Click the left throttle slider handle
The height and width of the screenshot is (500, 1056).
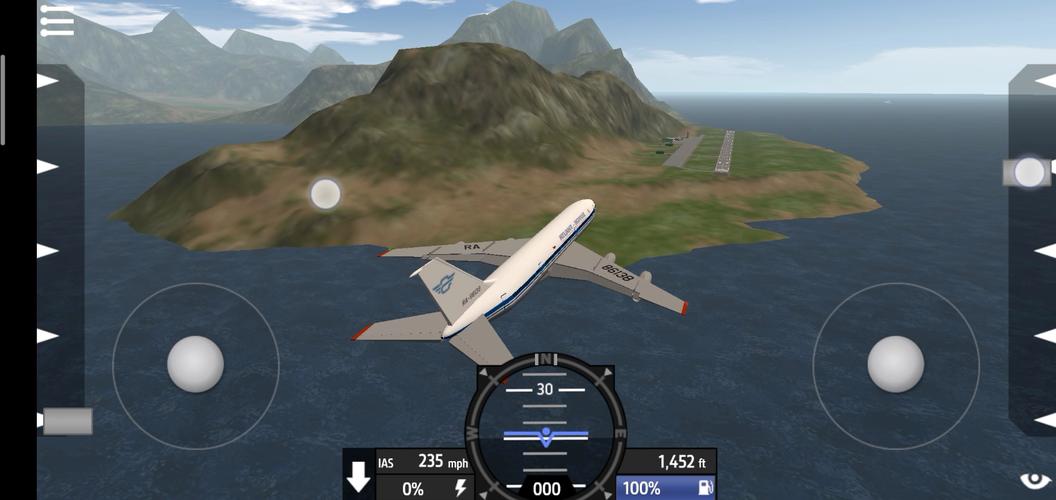tap(67, 421)
